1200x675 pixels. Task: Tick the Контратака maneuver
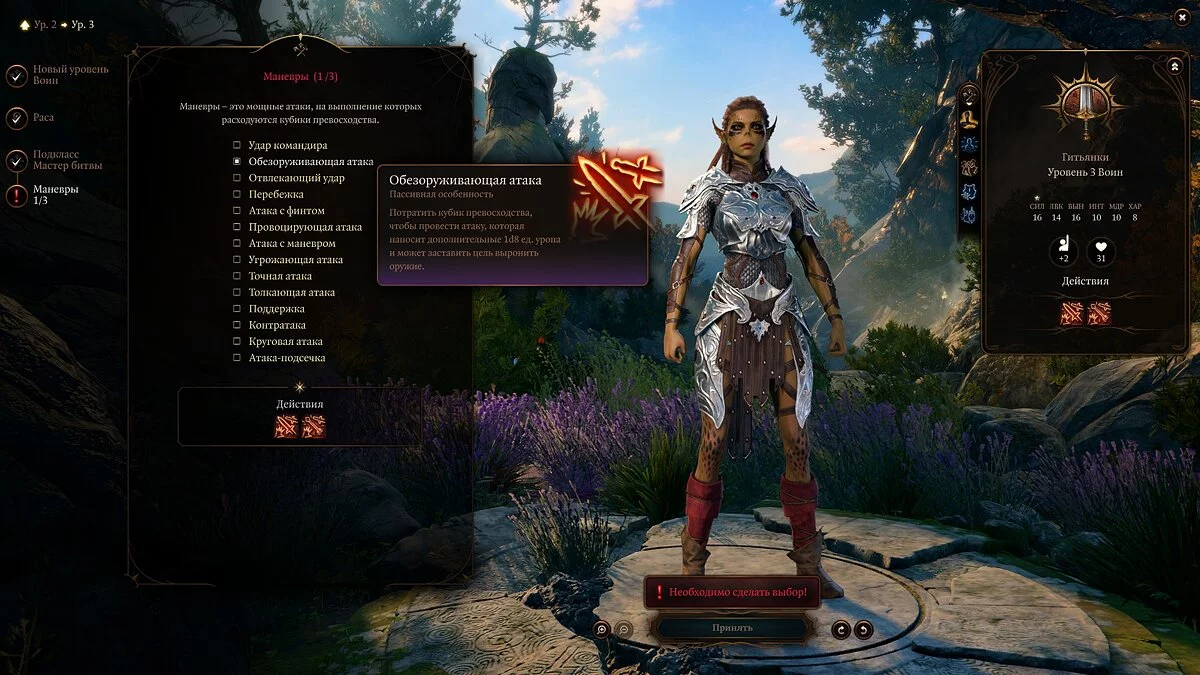point(237,325)
